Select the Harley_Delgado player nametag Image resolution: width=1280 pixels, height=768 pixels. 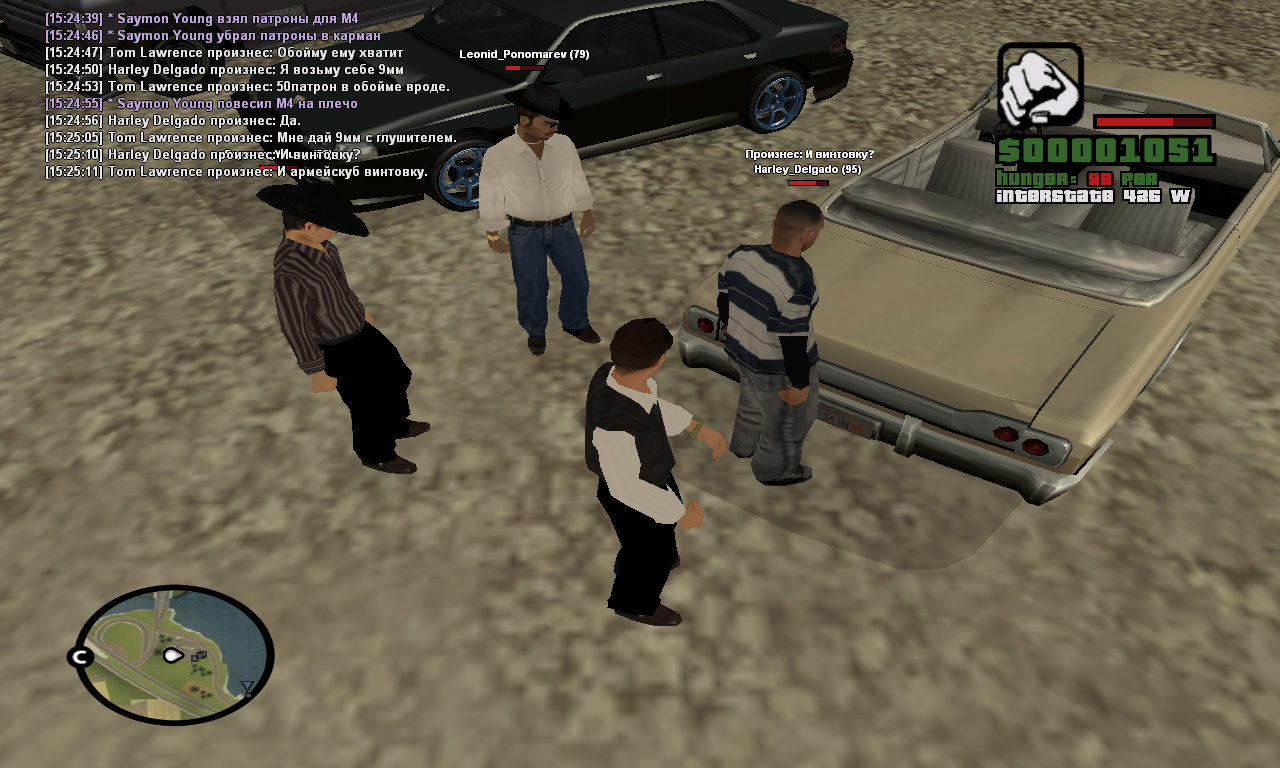(x=807, y=169)
